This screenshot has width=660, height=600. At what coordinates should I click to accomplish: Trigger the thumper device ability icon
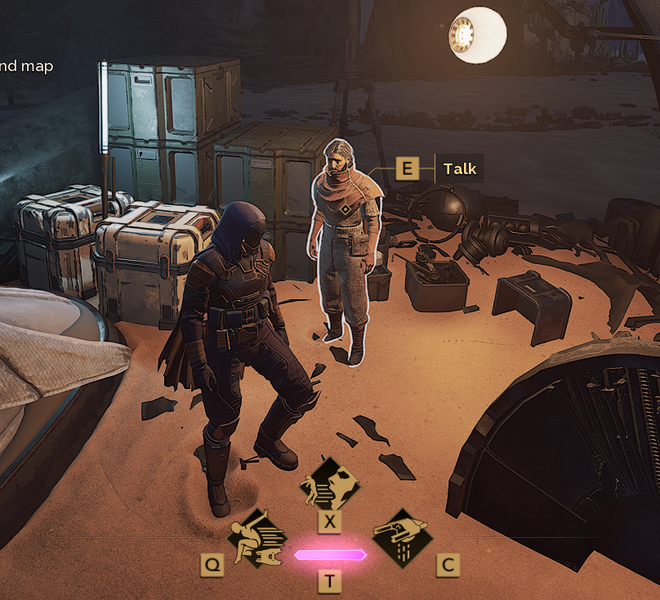pyautogui.click(x=402, y=538)
